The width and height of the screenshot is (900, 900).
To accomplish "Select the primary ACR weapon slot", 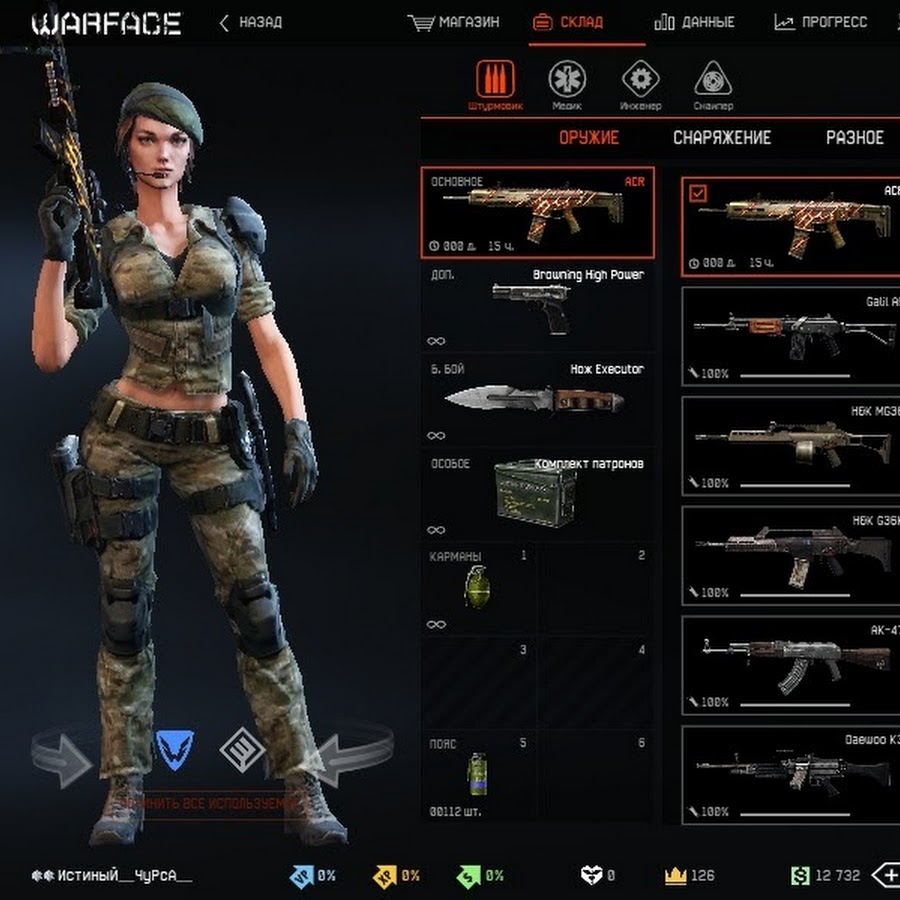I will click(x=538, y=212).
